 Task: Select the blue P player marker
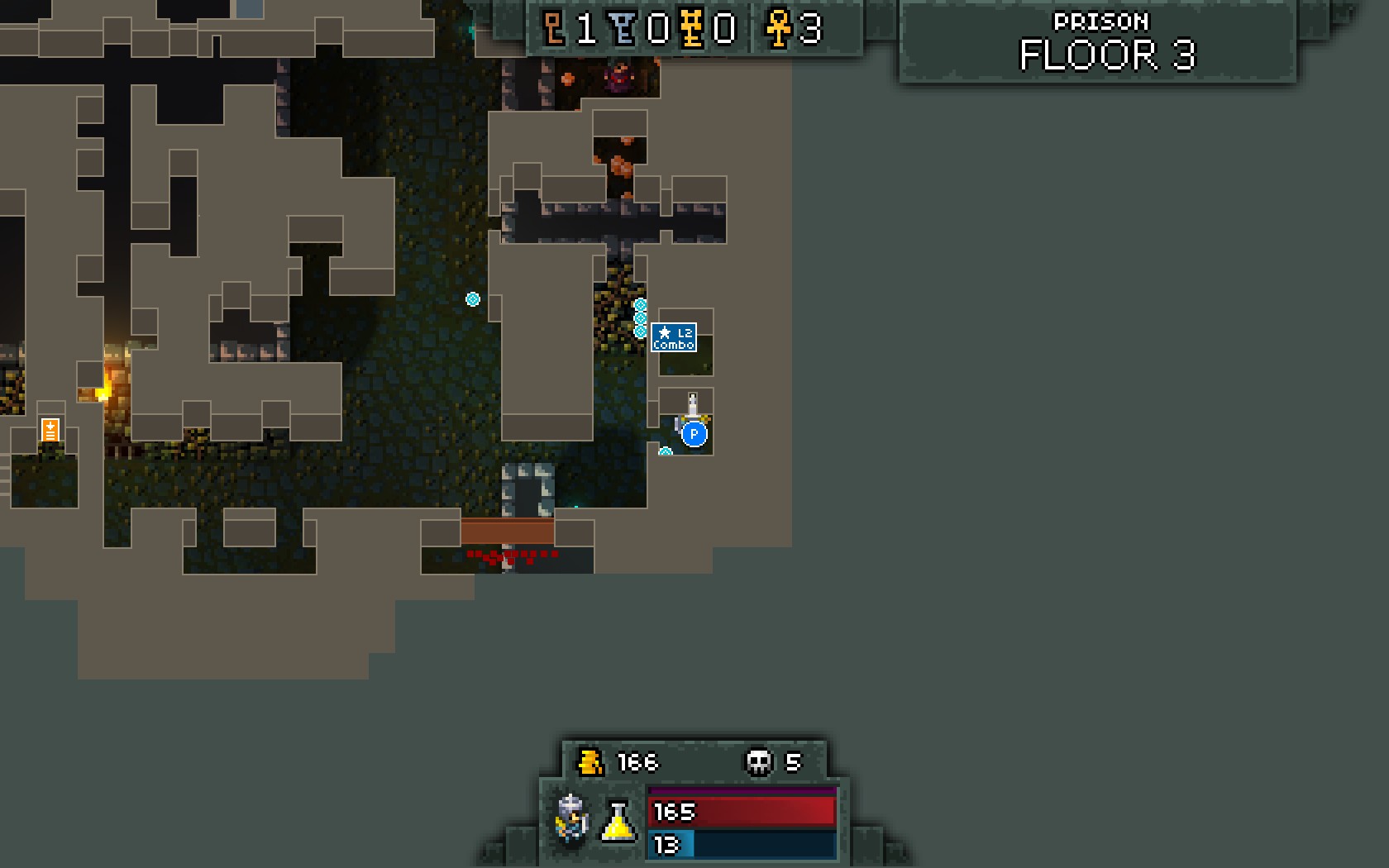point(694,433)
